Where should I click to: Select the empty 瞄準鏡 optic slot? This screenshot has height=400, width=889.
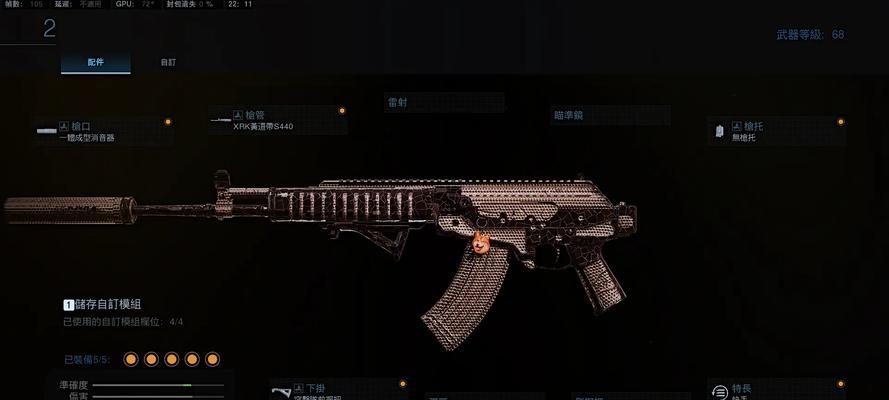pyautogui.click(x=610, y=115)
